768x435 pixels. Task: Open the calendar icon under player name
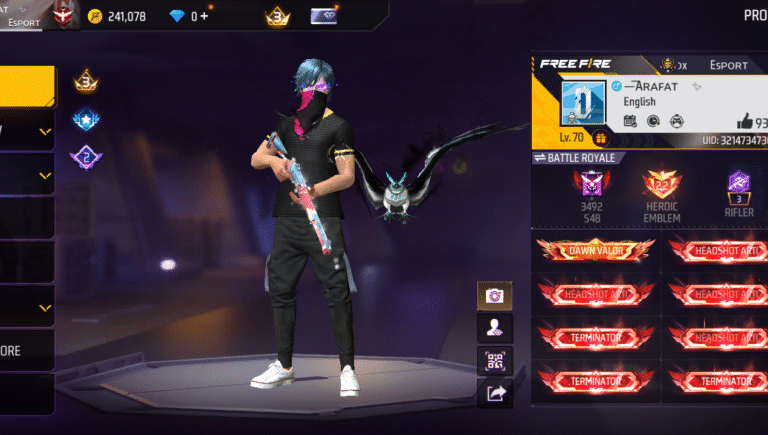pyautogui.click(x=630, y=121)
